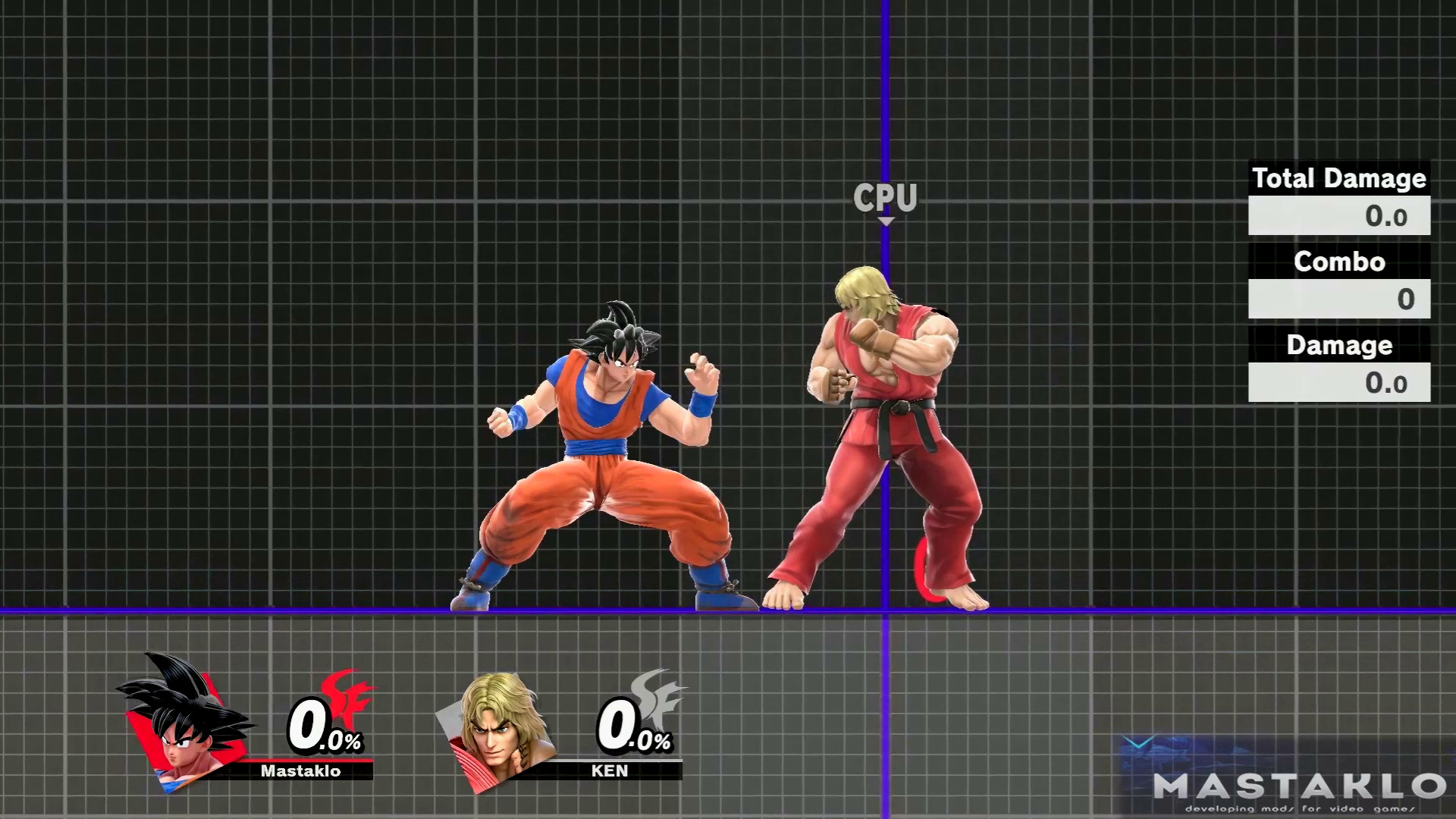Toggle the Combo counter panel
The height and width of the screenshot is (819, 1456).
[x=1339, y=262]
